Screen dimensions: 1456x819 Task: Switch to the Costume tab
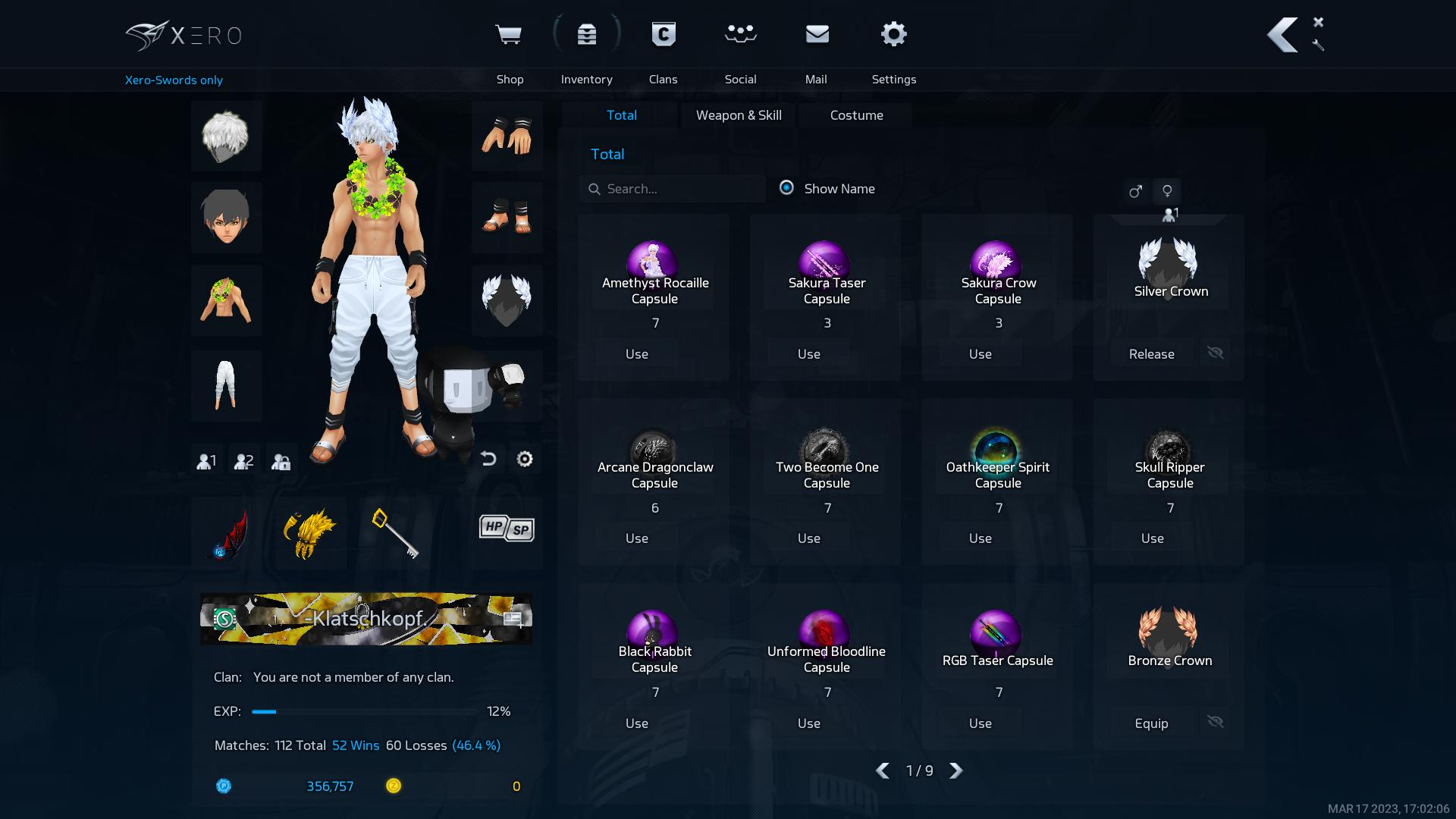[856, 115]
